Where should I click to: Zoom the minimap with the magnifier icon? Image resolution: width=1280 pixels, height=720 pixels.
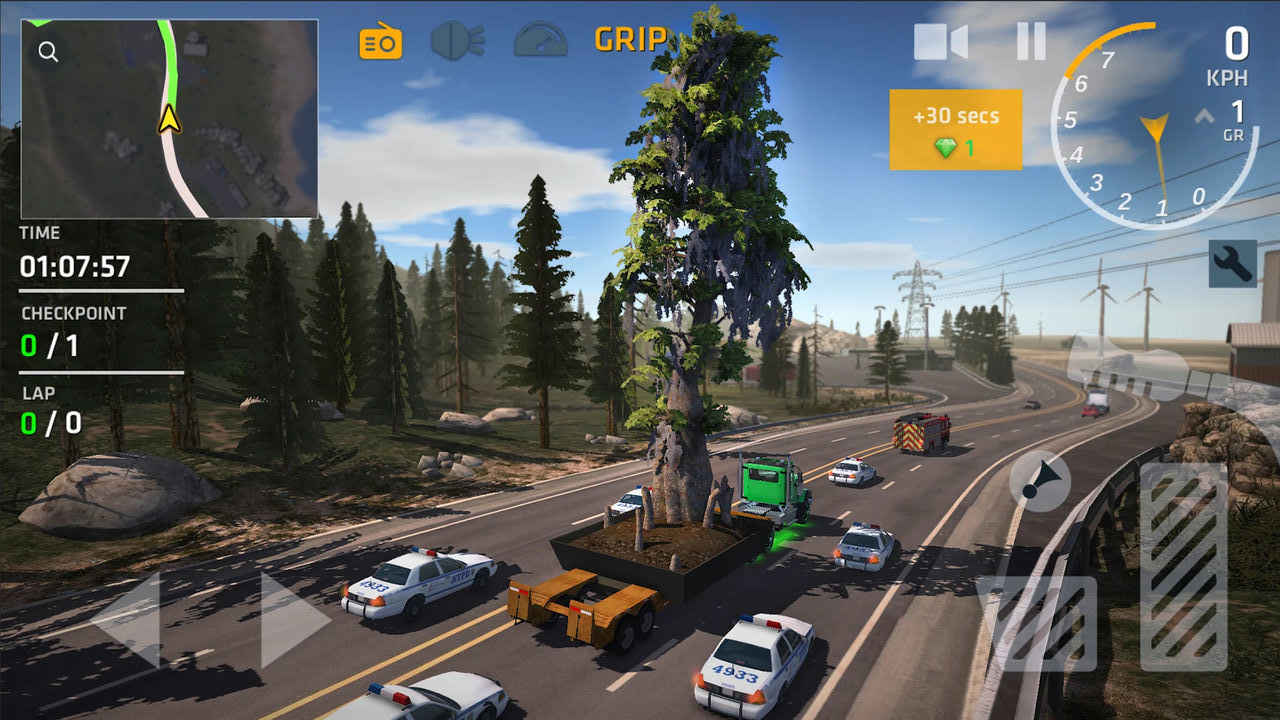coord(48,52)
